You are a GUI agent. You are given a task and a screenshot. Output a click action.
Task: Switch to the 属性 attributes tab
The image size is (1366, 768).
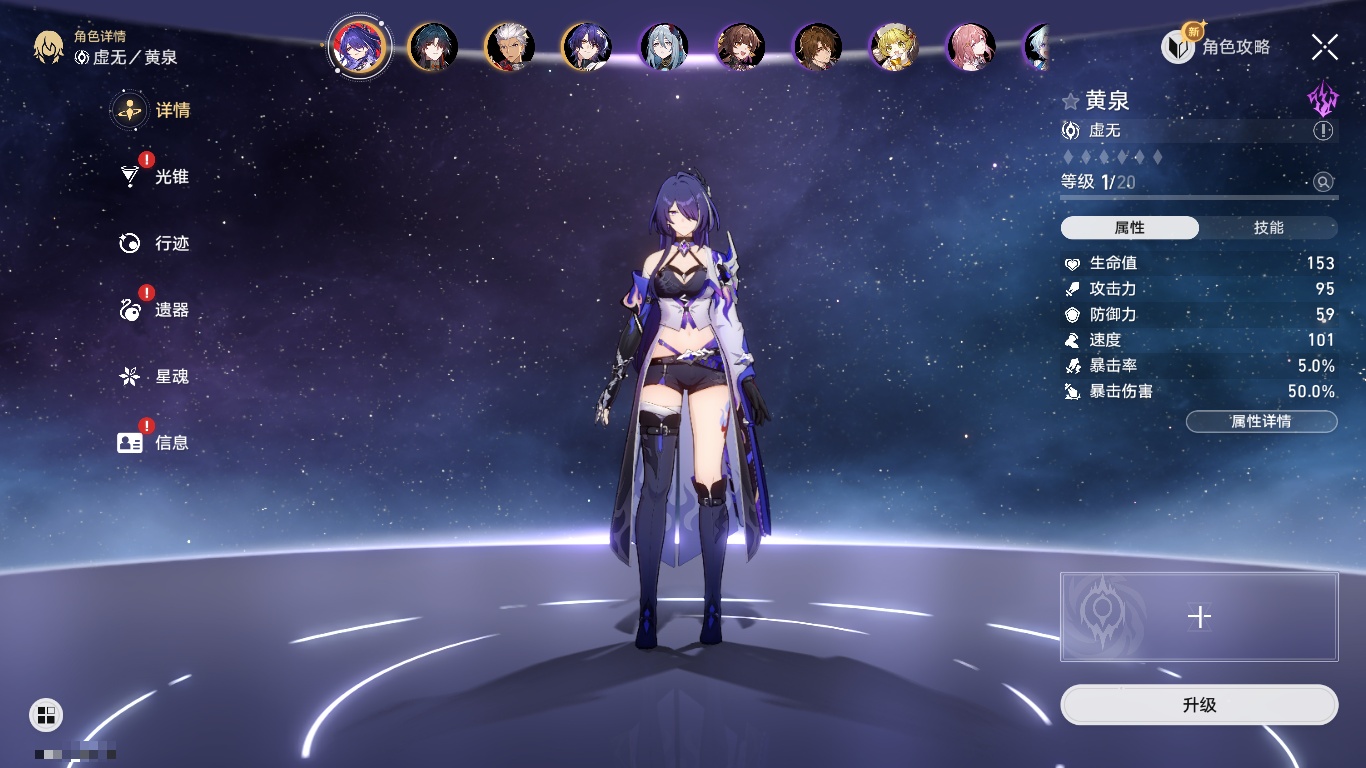[1130, 228]
